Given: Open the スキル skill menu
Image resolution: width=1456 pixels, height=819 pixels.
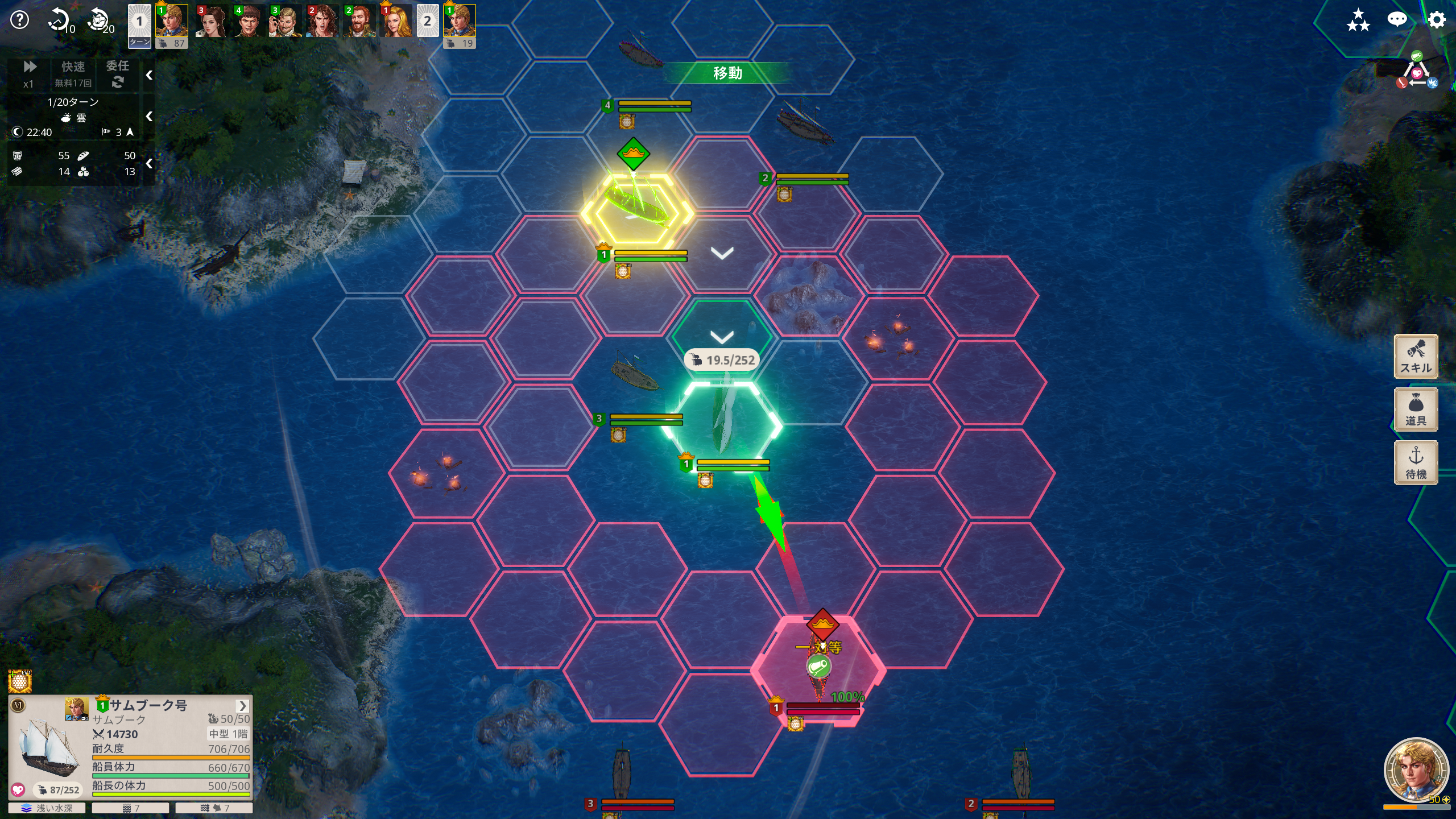Looking at the screenshot, I should tap(1416, 357).
